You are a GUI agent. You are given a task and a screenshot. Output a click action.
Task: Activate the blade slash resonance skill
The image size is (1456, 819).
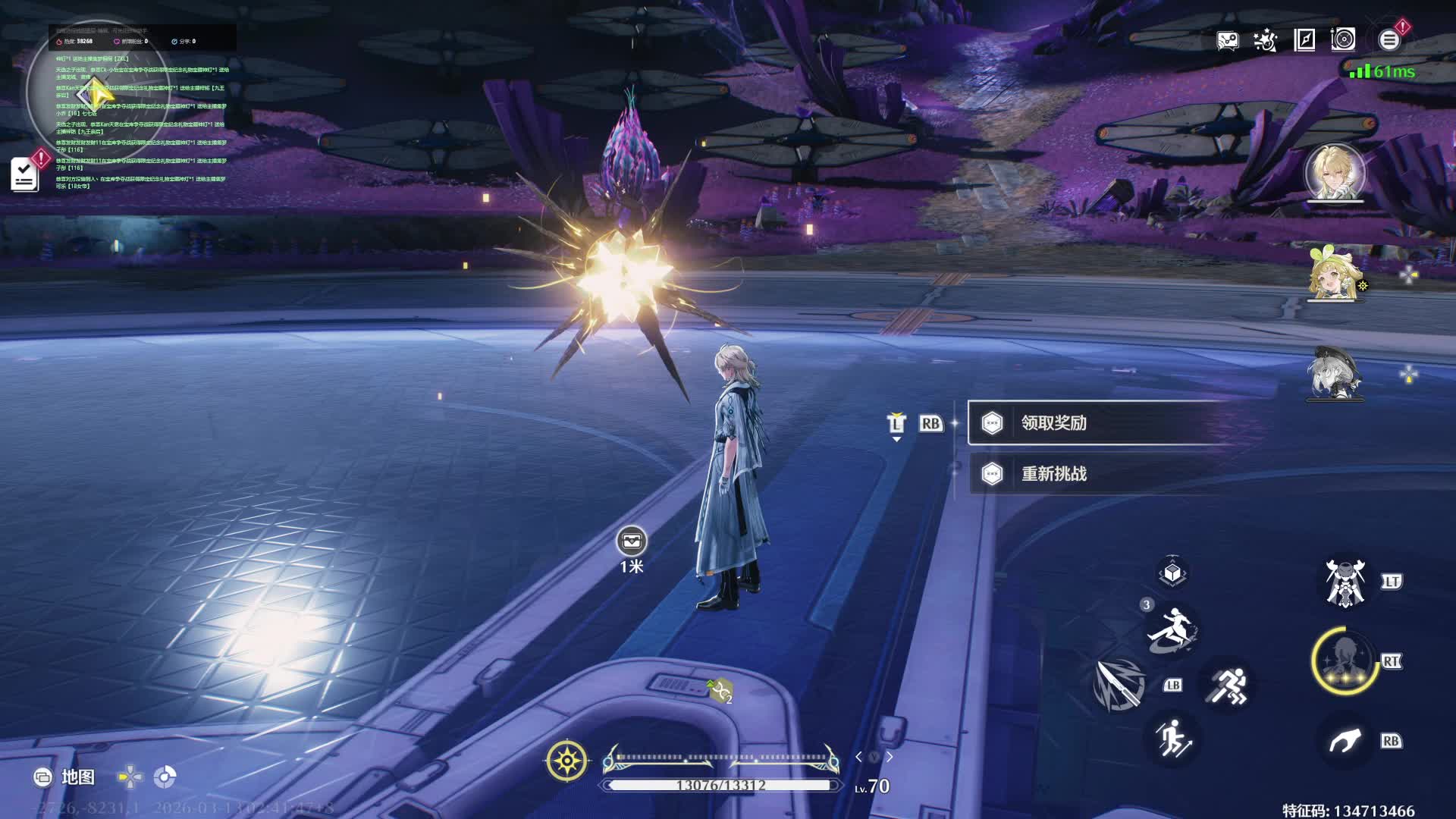(1119, 685)
